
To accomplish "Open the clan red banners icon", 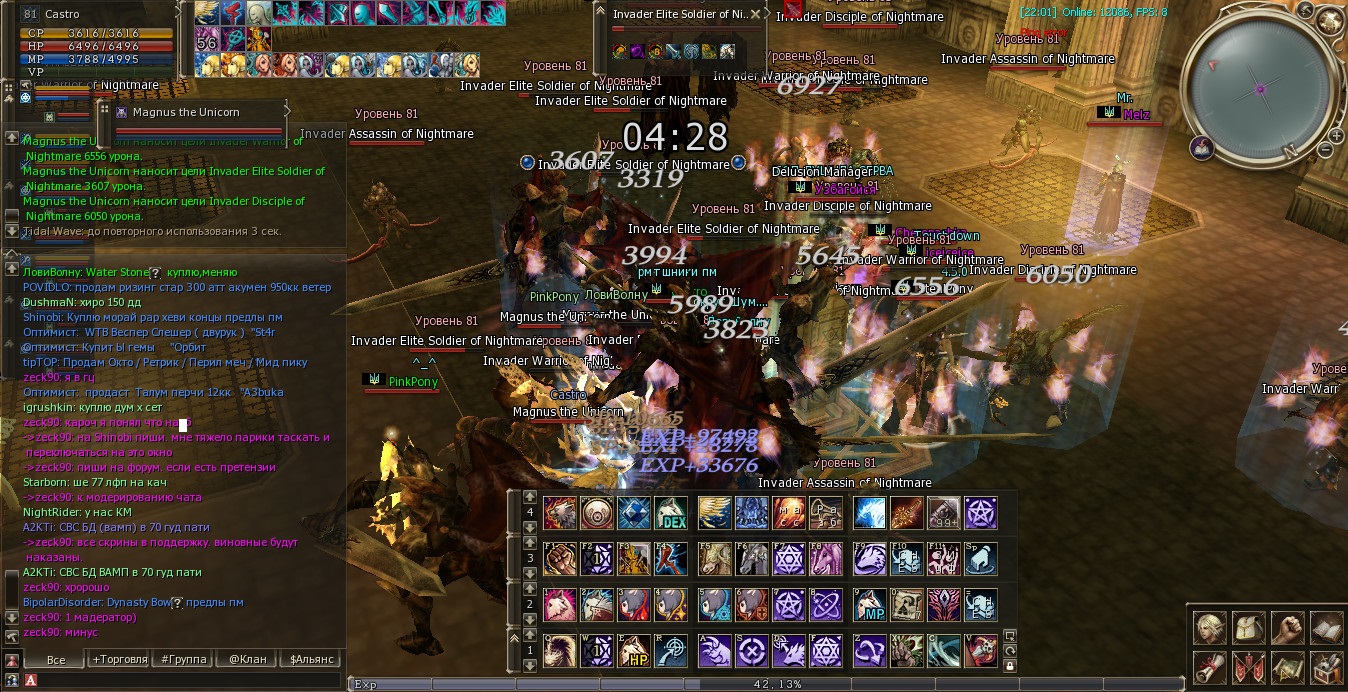I will point(1249,667).
